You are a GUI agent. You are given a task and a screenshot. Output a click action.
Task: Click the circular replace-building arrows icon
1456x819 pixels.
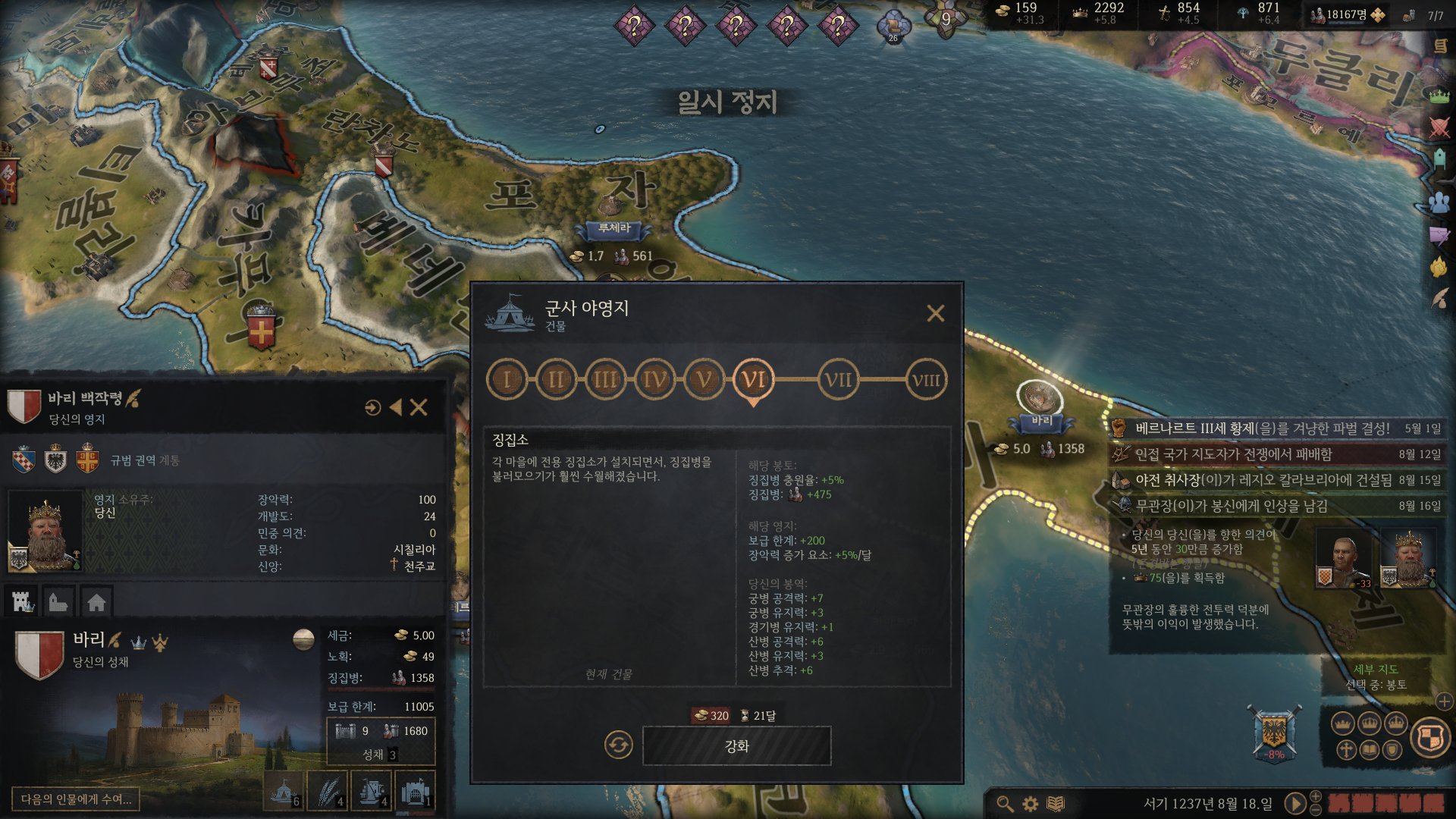[x=618, y=745]
